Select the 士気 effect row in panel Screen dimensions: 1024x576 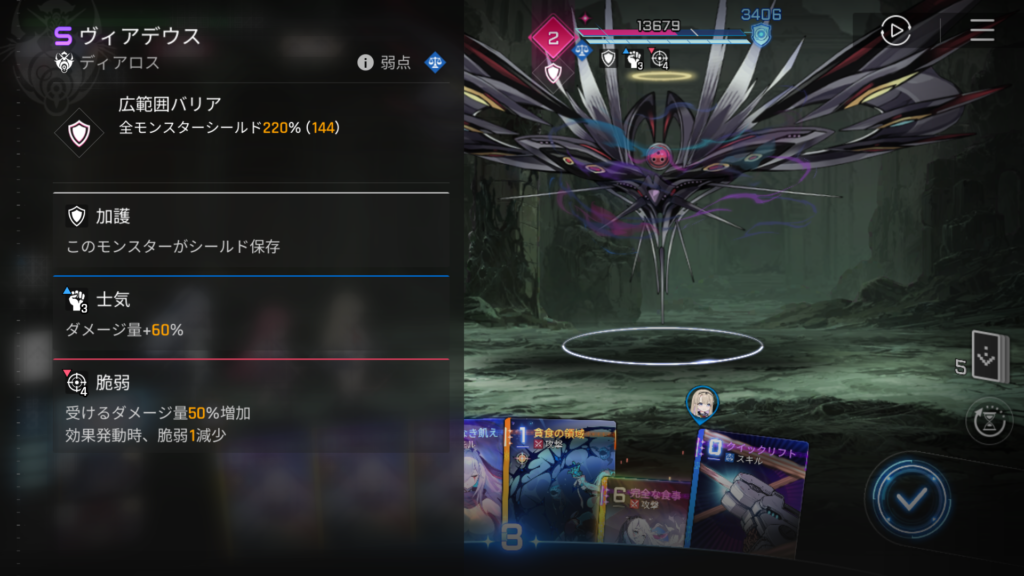pos(250,315)
